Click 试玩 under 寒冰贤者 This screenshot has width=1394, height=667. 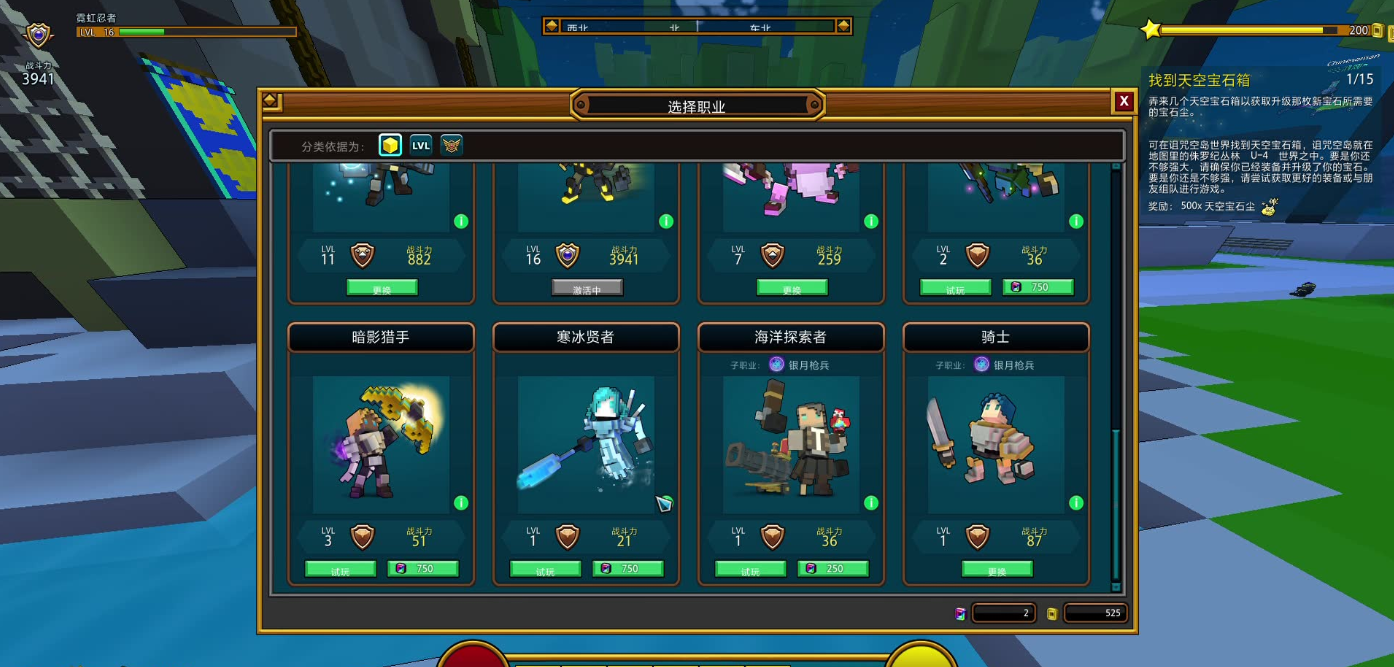(x=545, y=570)
